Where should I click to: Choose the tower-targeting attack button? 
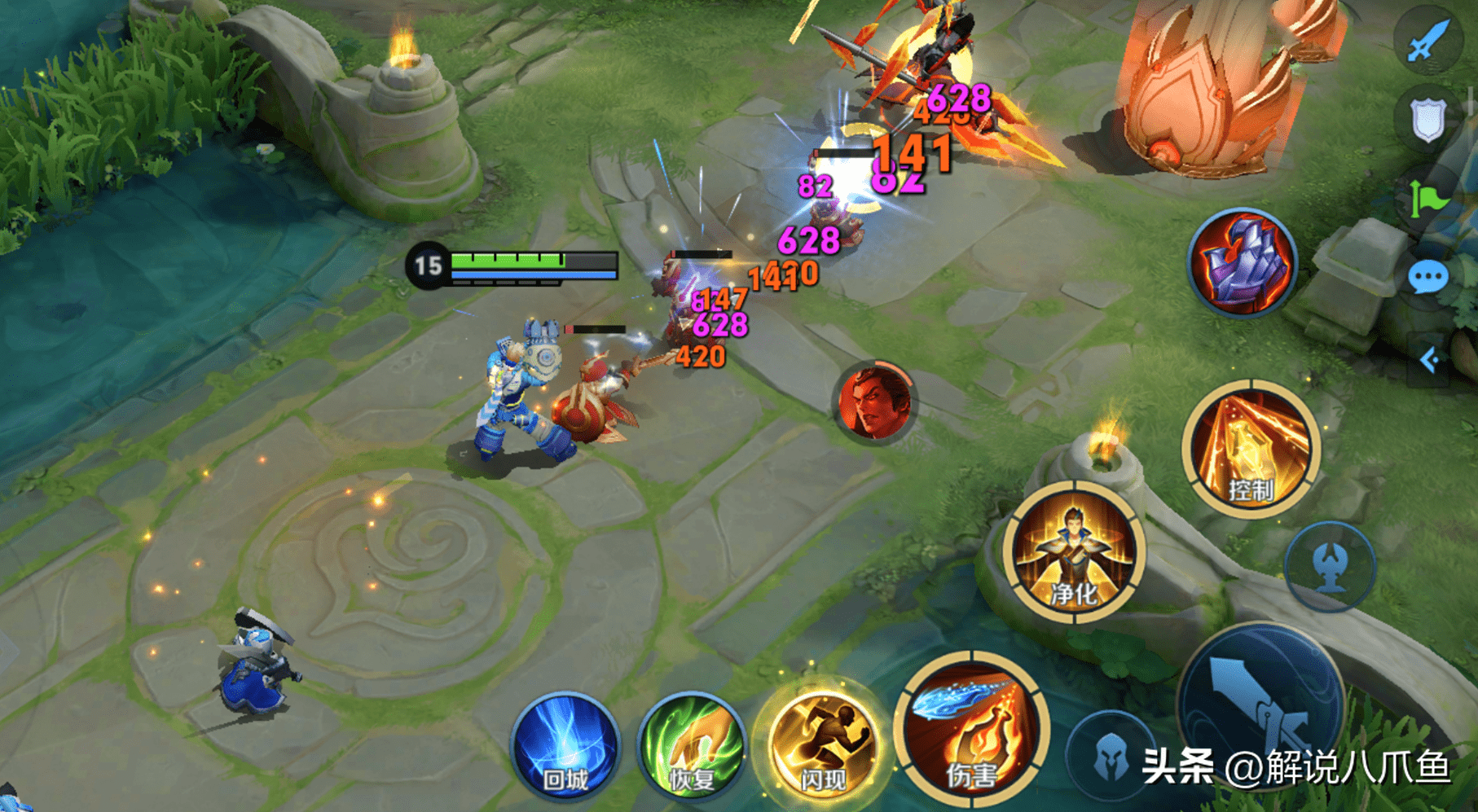1330,566
